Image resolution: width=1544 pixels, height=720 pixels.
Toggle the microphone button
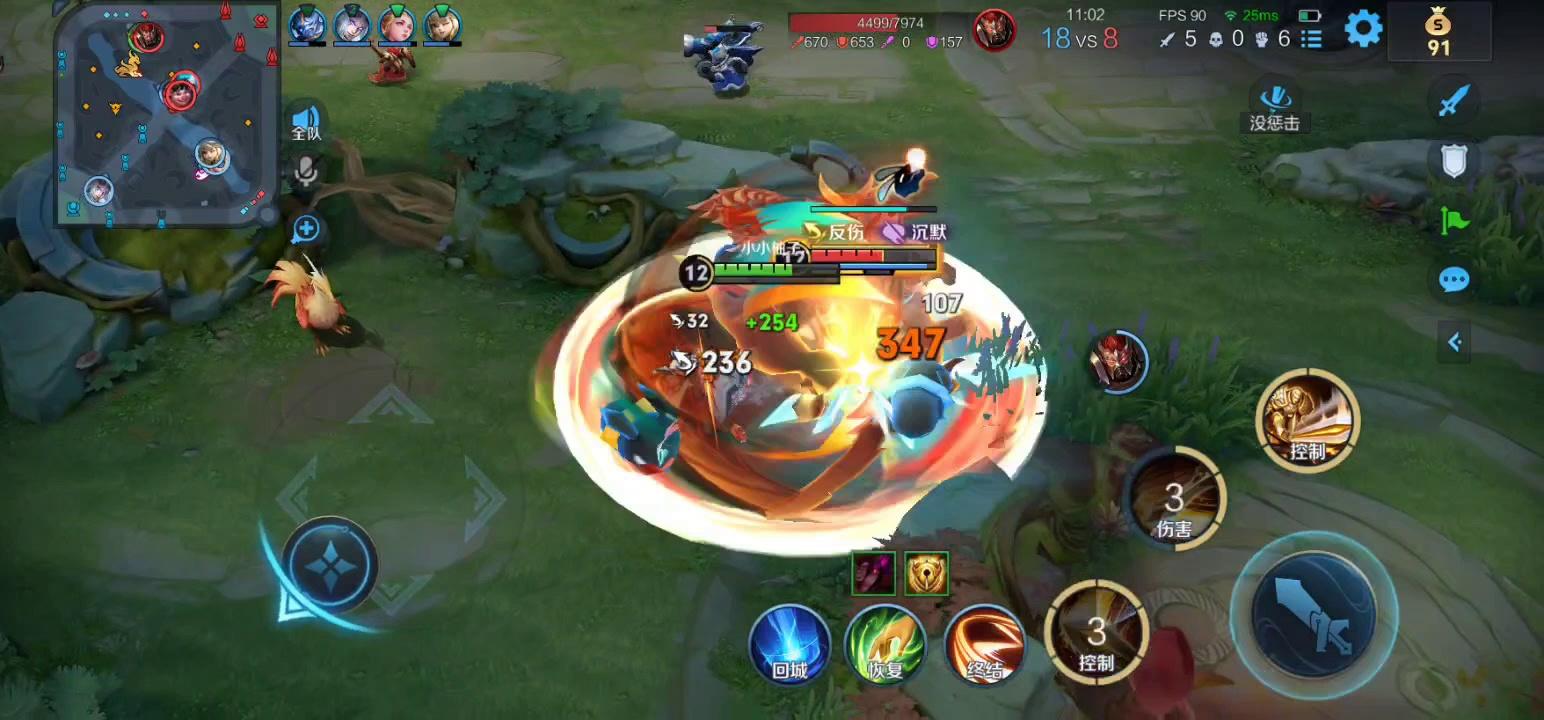pos(306,173)
